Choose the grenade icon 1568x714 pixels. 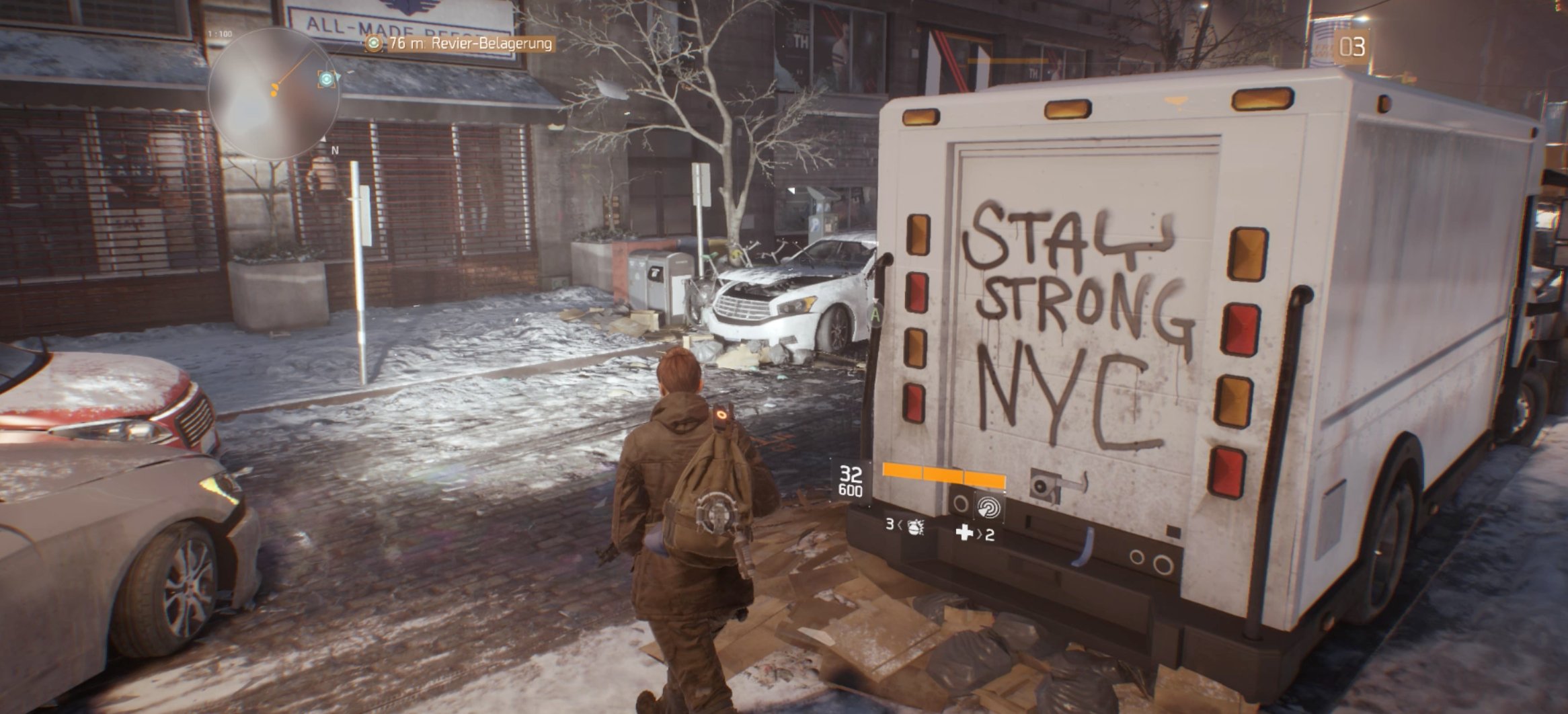click(x=914, y=527)
